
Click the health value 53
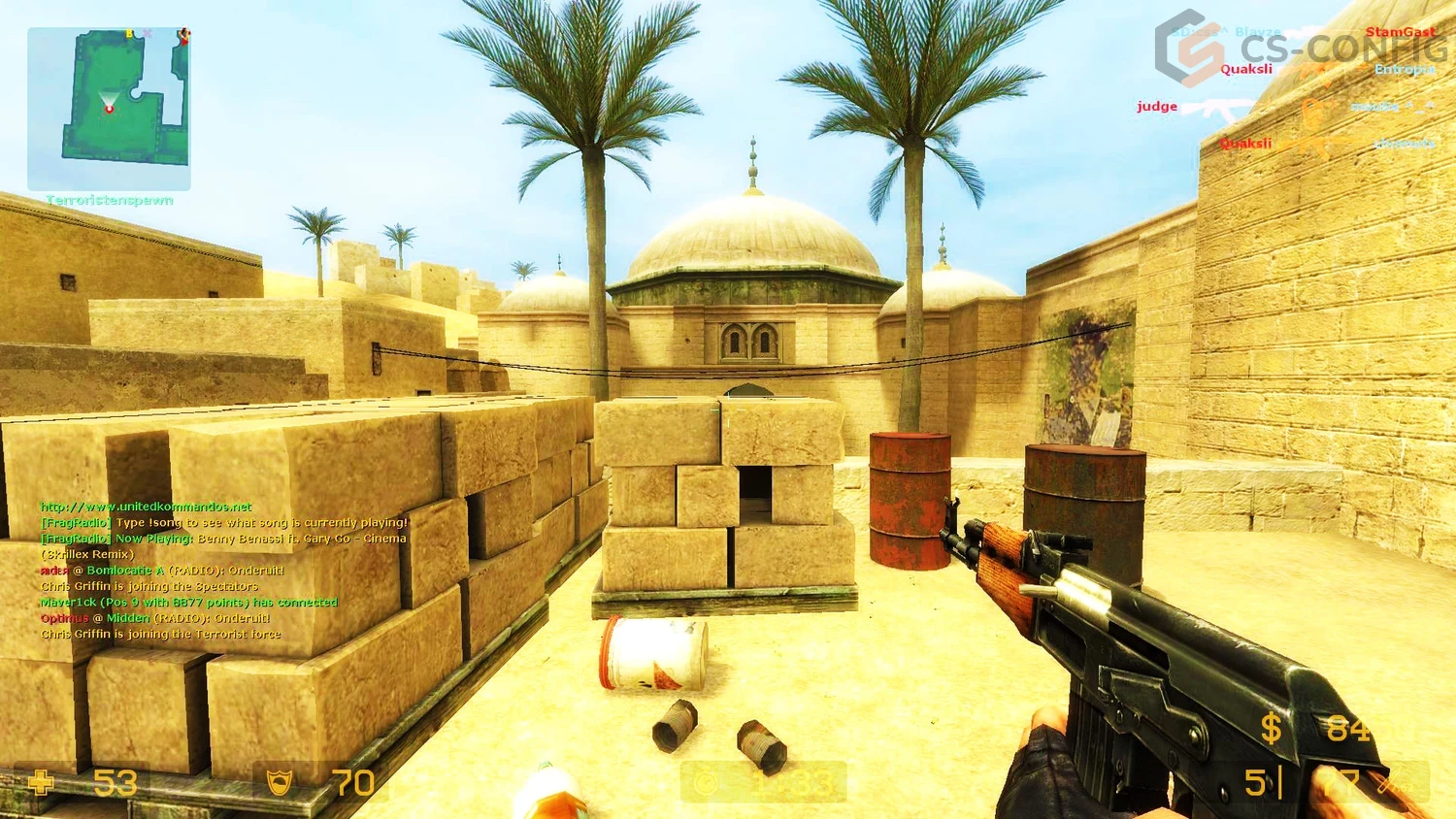tap(114, 783)
